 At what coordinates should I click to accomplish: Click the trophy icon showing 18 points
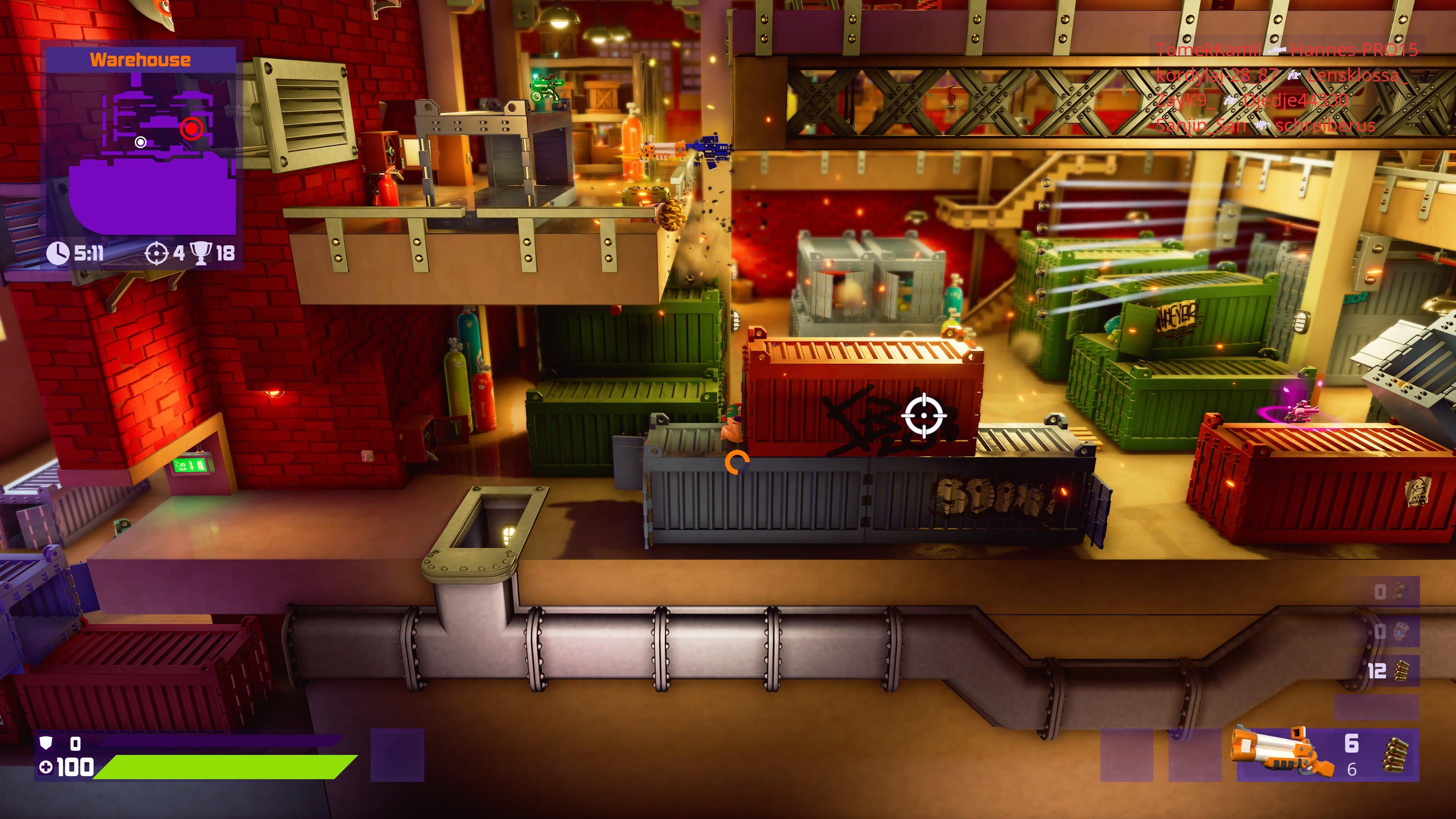(202, 254)
